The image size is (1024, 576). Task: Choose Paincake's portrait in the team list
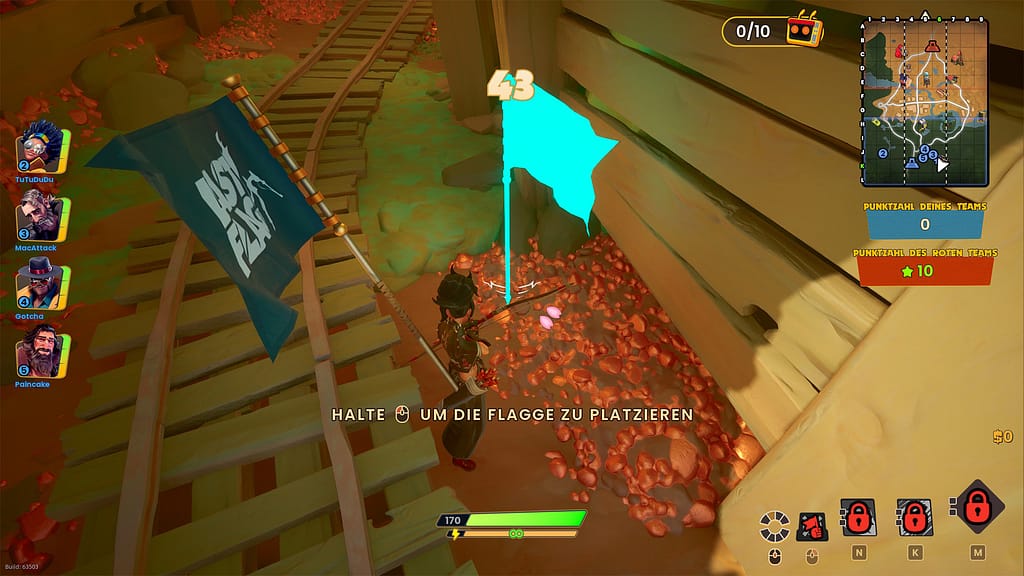(x=42, y=350)
